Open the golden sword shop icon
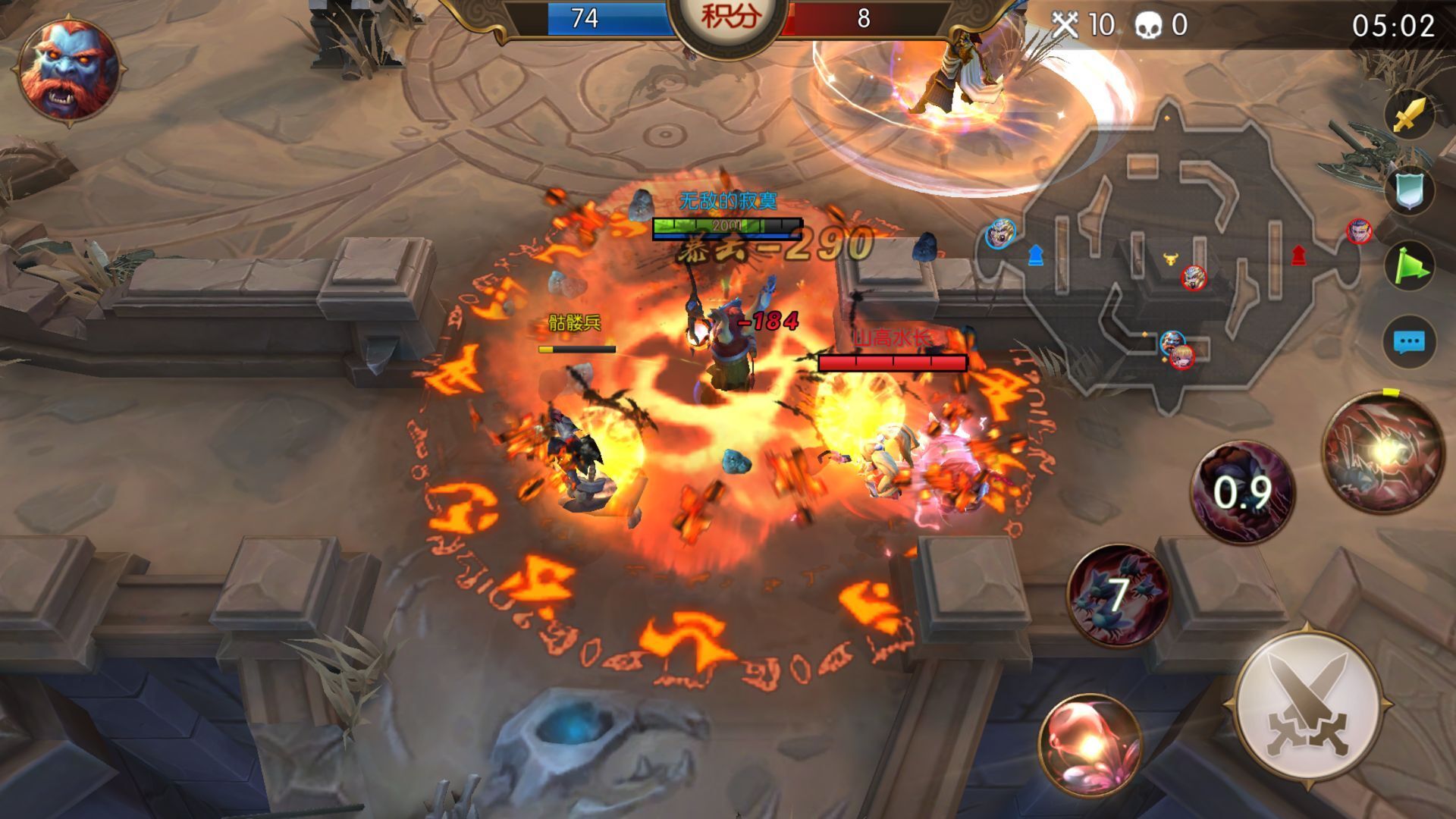The image size is (1456, 819). [1409, 116]
